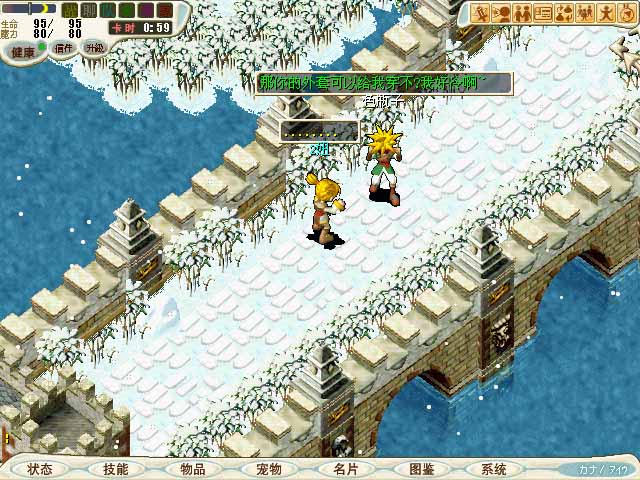Click the 升级 level-up button
640x480 pixels.
[x=94, y=47]
